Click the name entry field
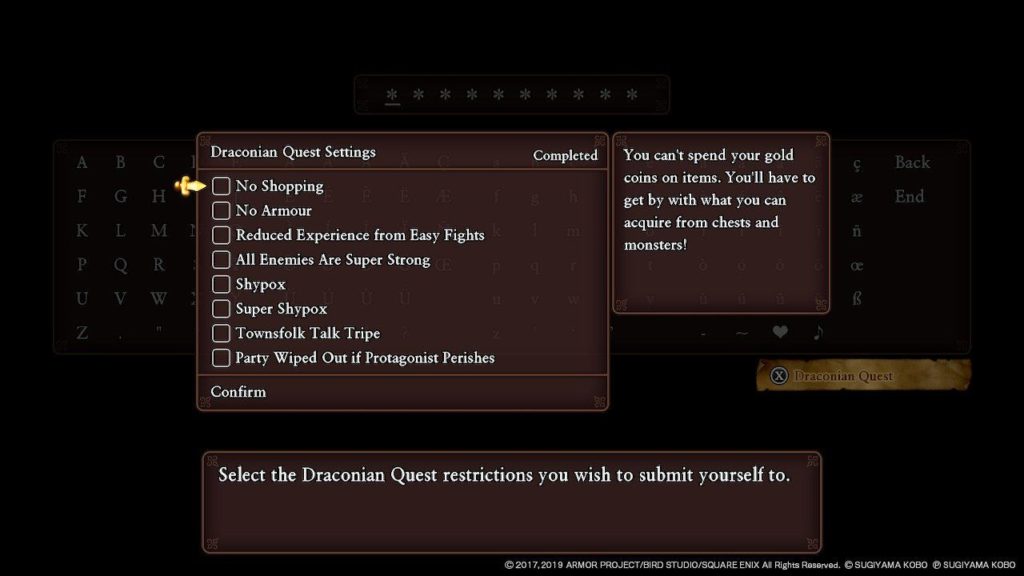This screenshot has width=1024, height=576. (511, 95)
